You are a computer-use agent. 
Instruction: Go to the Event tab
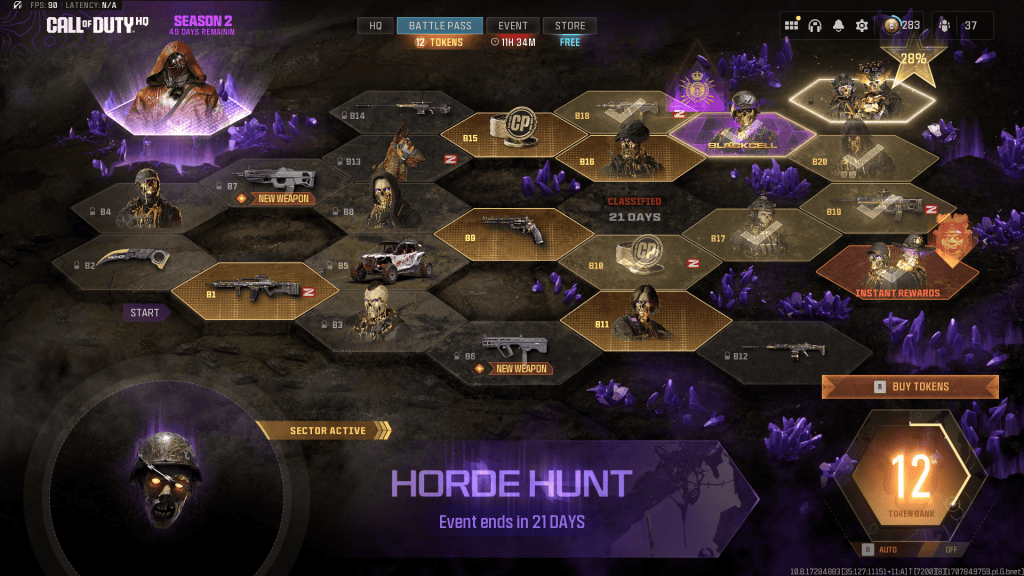click(513, 26)
